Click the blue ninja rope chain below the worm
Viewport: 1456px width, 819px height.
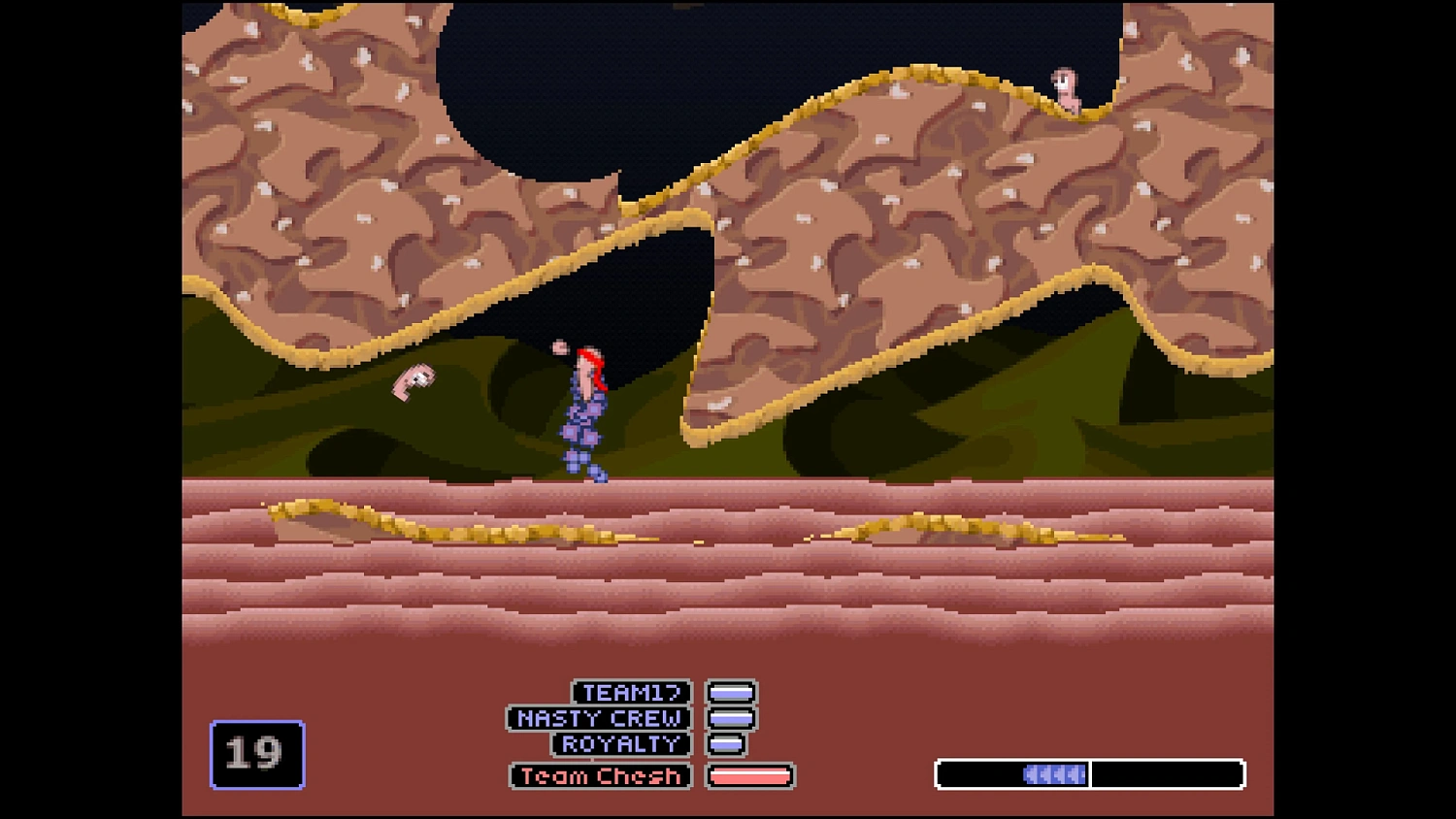582,437
